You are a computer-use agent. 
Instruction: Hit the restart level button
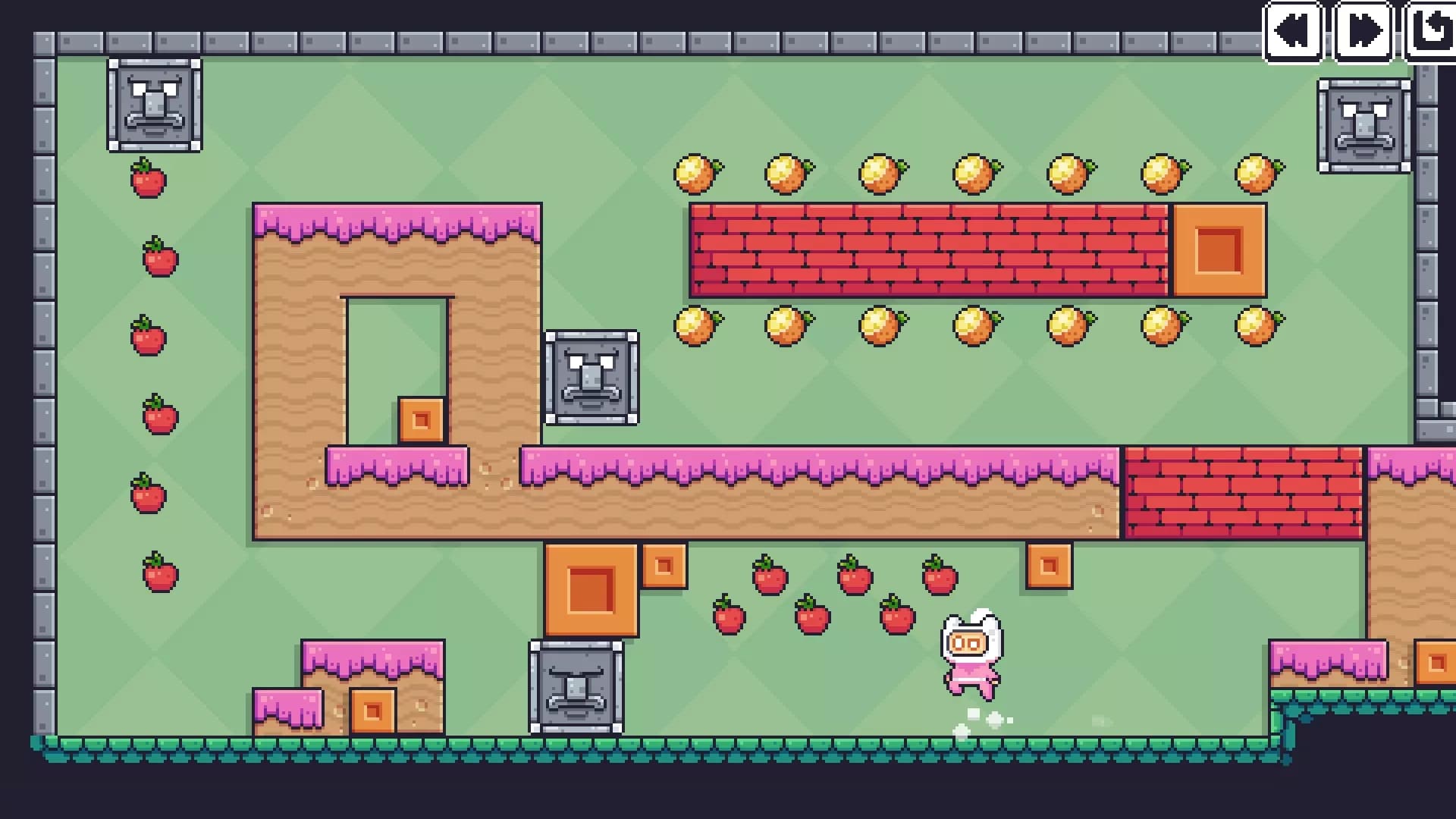click(1432, 32)
